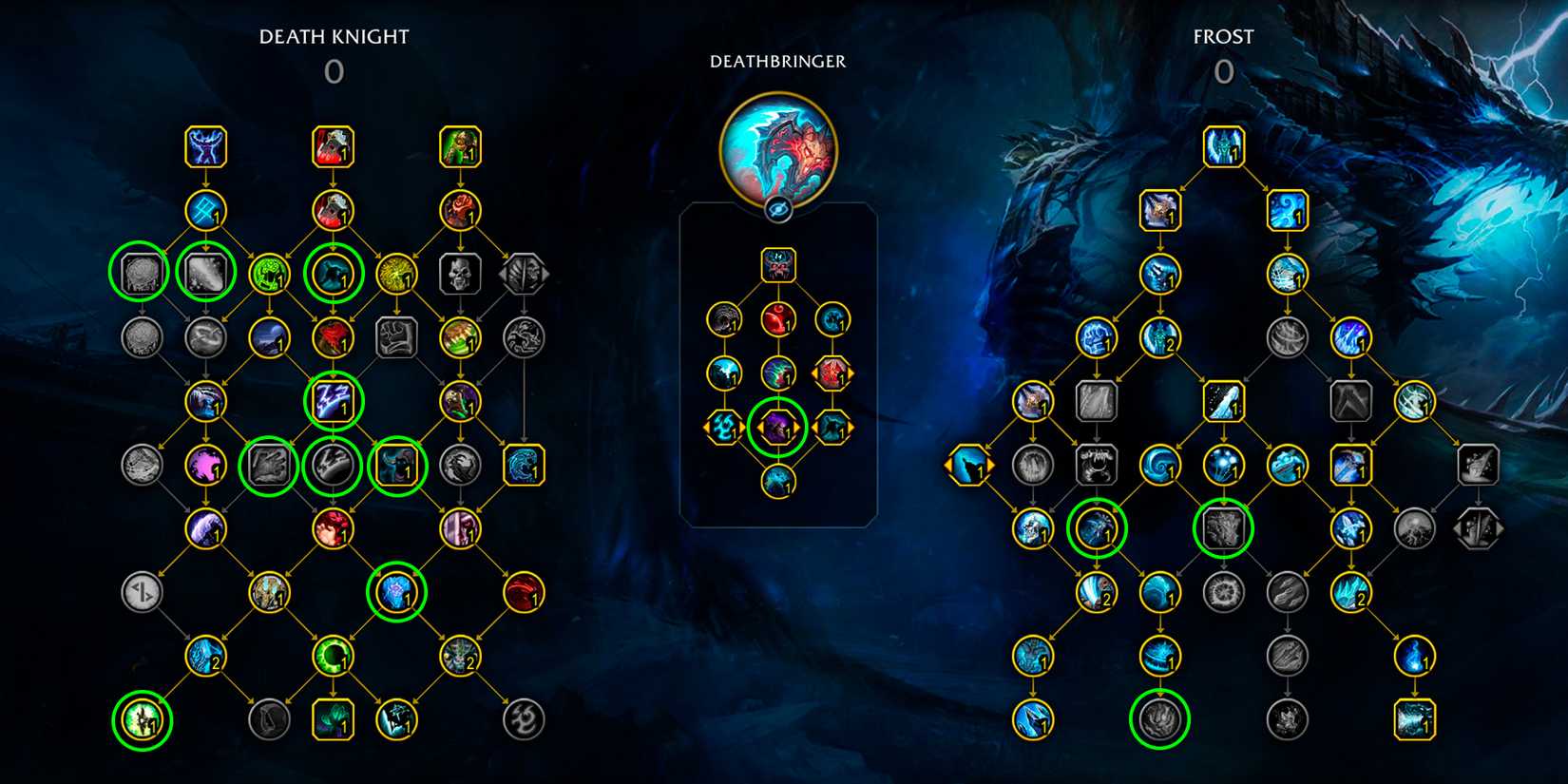Click the FROST specialization title
The image size is (1568, 784).
pyautogui.click(x=1224, y=36)
